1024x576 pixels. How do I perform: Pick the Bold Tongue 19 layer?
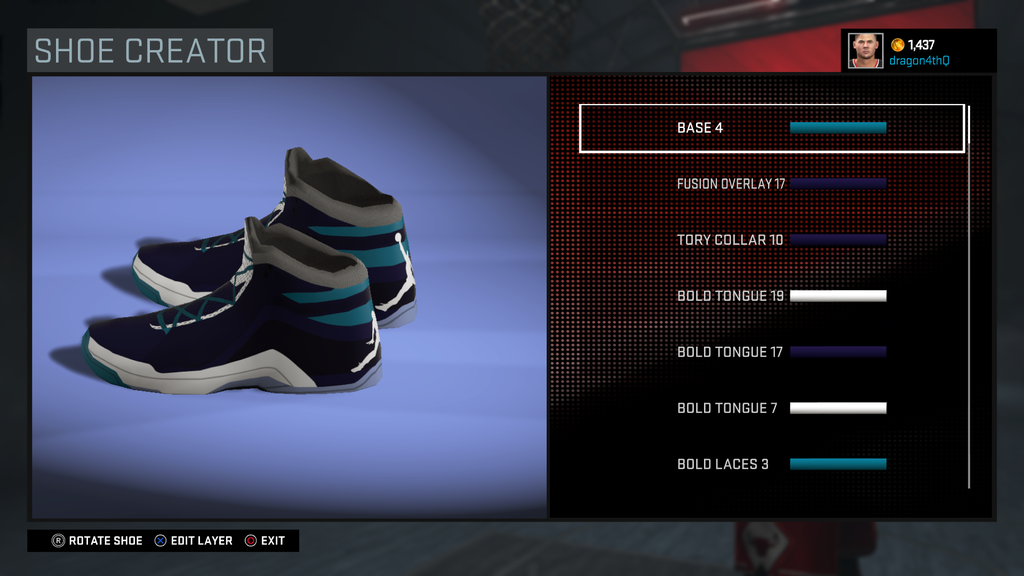point(771,296)
